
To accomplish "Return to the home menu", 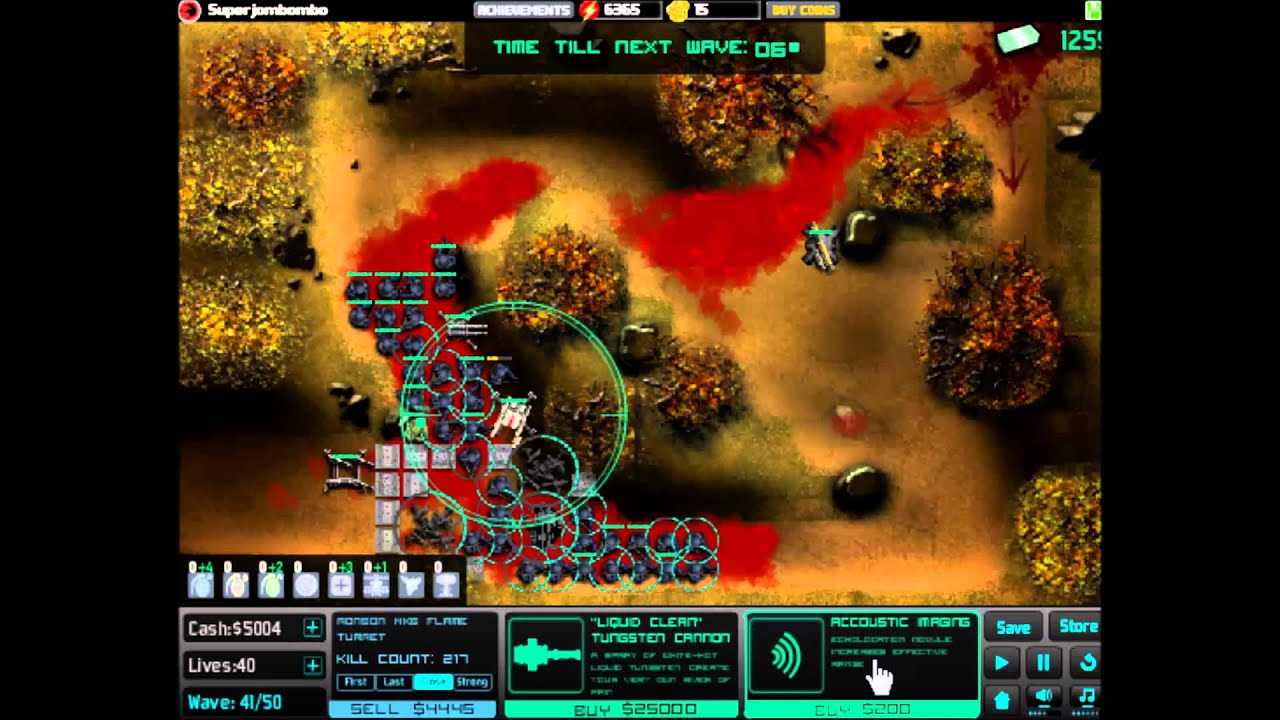I will 1001,697.
